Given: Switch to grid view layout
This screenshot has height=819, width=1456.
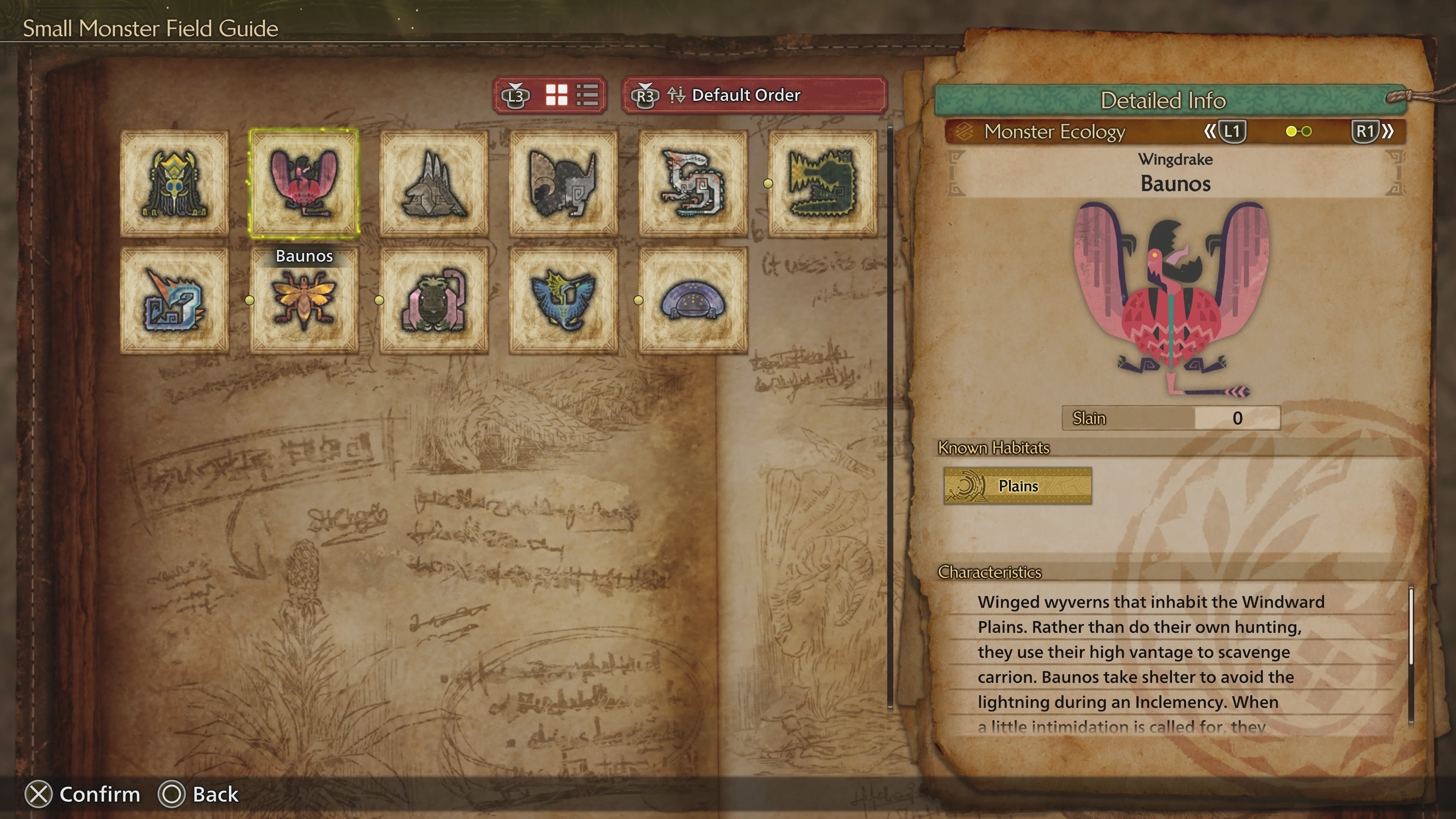Looking at the screenshot, I should point(556,95).
